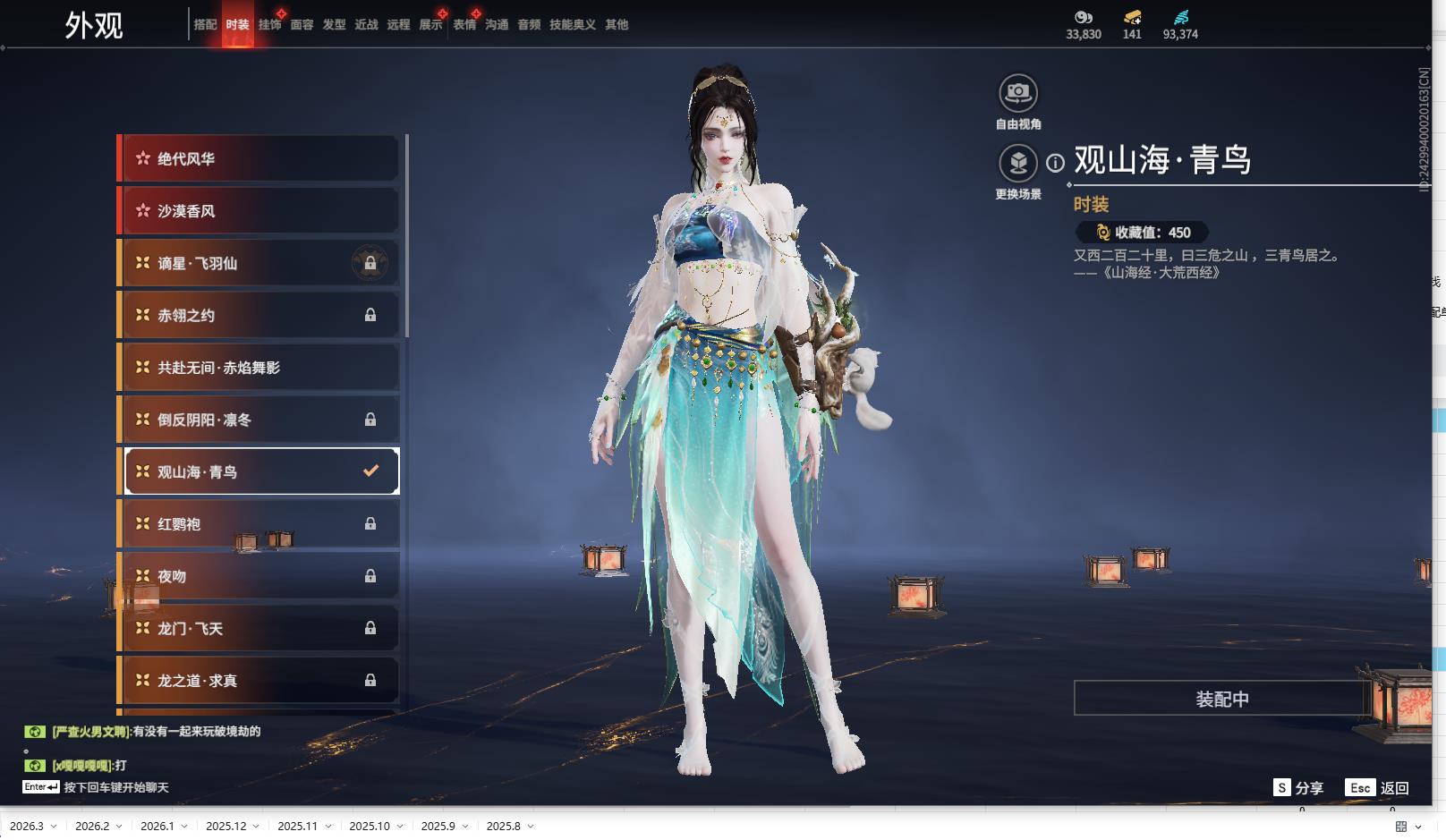Image resolution: width=1446 pixels, height=840 pixels.
Task: Switch to the 发型 hairstyle tab
Action: point(334,25)
